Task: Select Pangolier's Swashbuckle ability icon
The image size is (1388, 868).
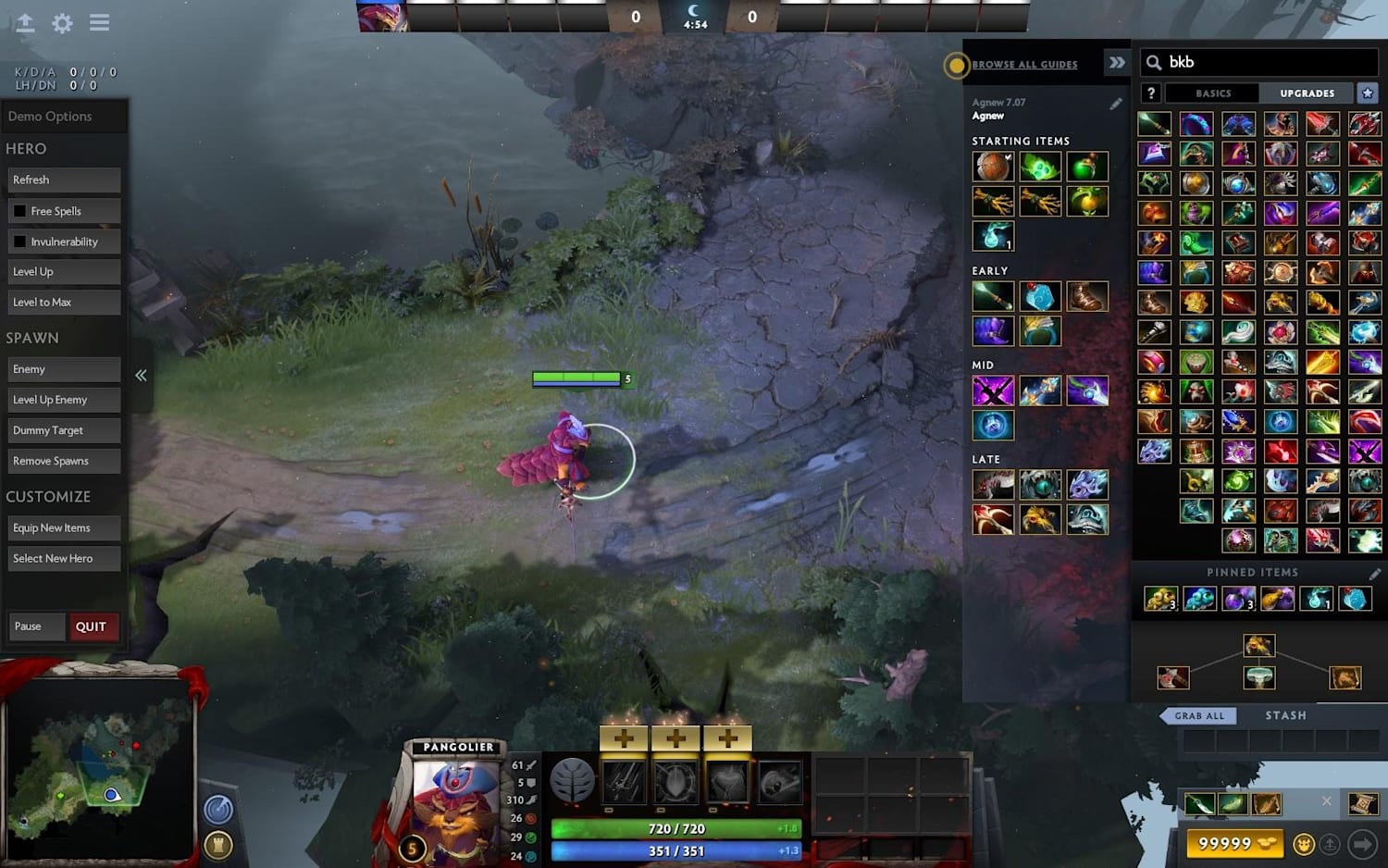Action: coord(623,782)
